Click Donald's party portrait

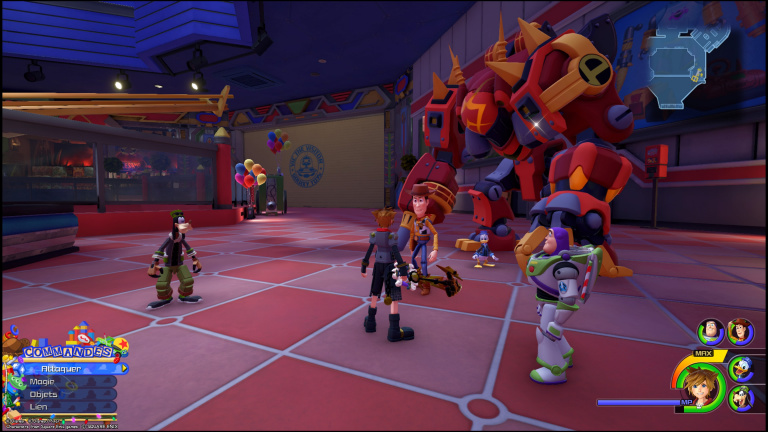click(x=742, y=368)
